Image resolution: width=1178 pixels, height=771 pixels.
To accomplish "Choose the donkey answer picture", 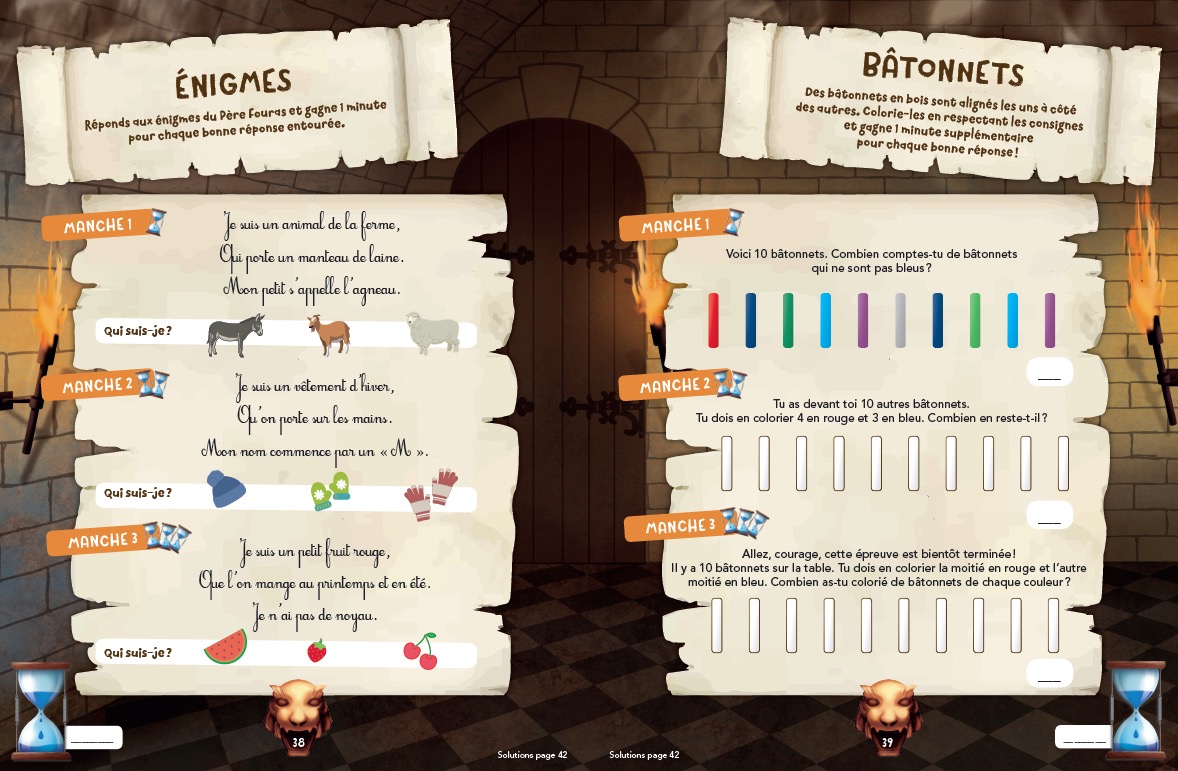I will (x=235, y=335).
